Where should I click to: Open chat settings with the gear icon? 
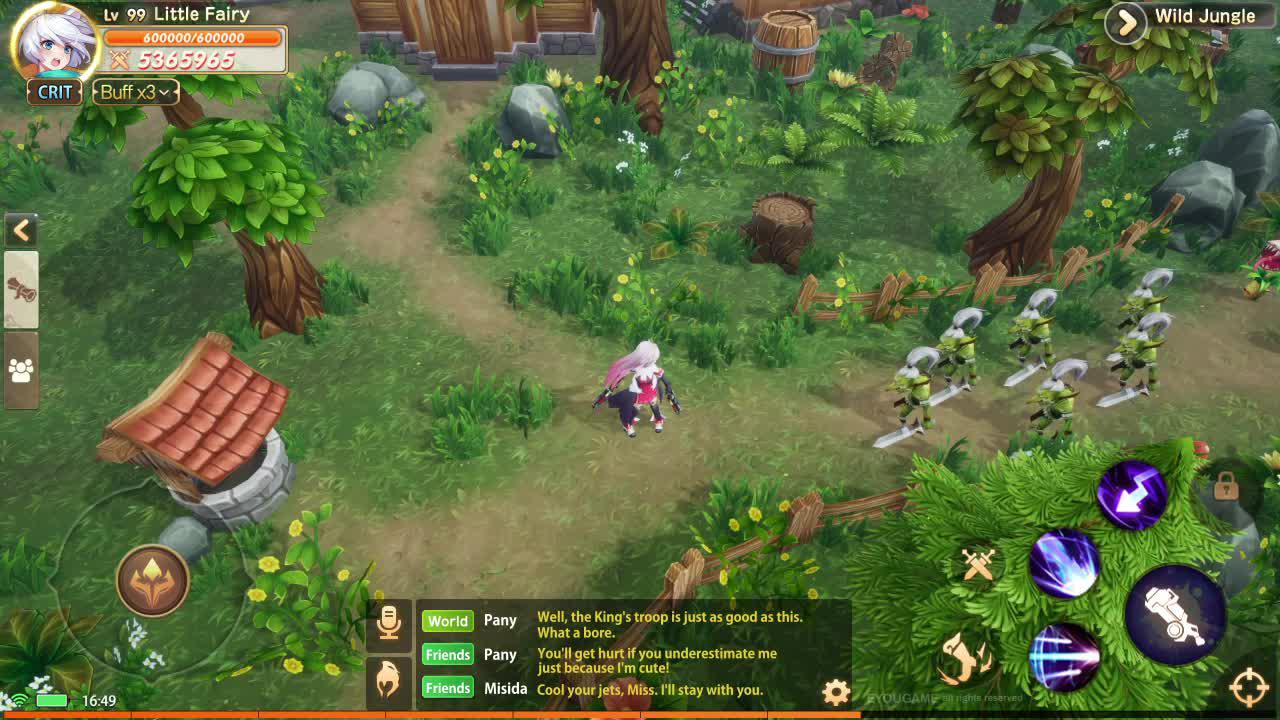coord(834,690)
